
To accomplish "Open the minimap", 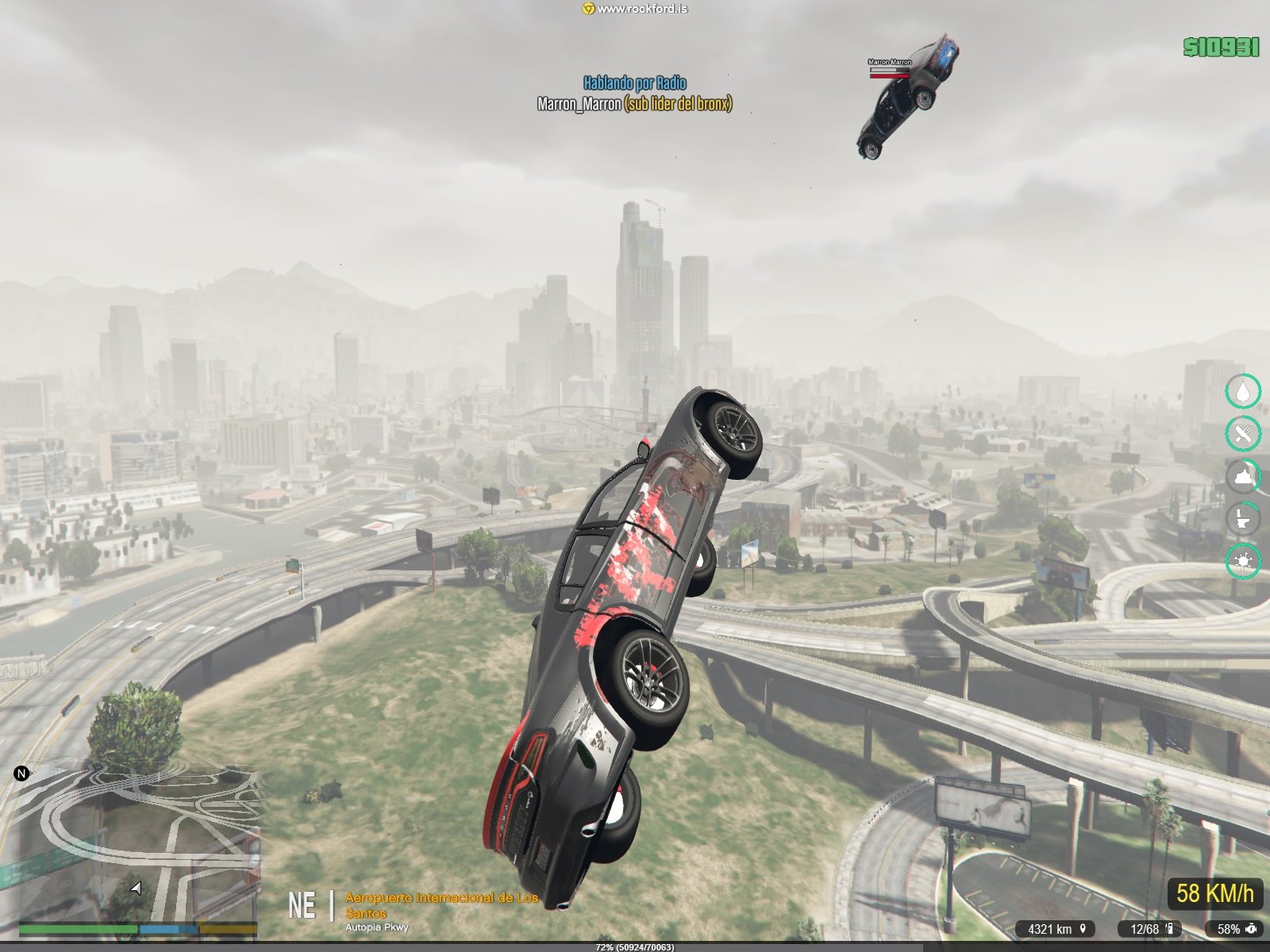I will pyautogui.click(x=139, y=841).
